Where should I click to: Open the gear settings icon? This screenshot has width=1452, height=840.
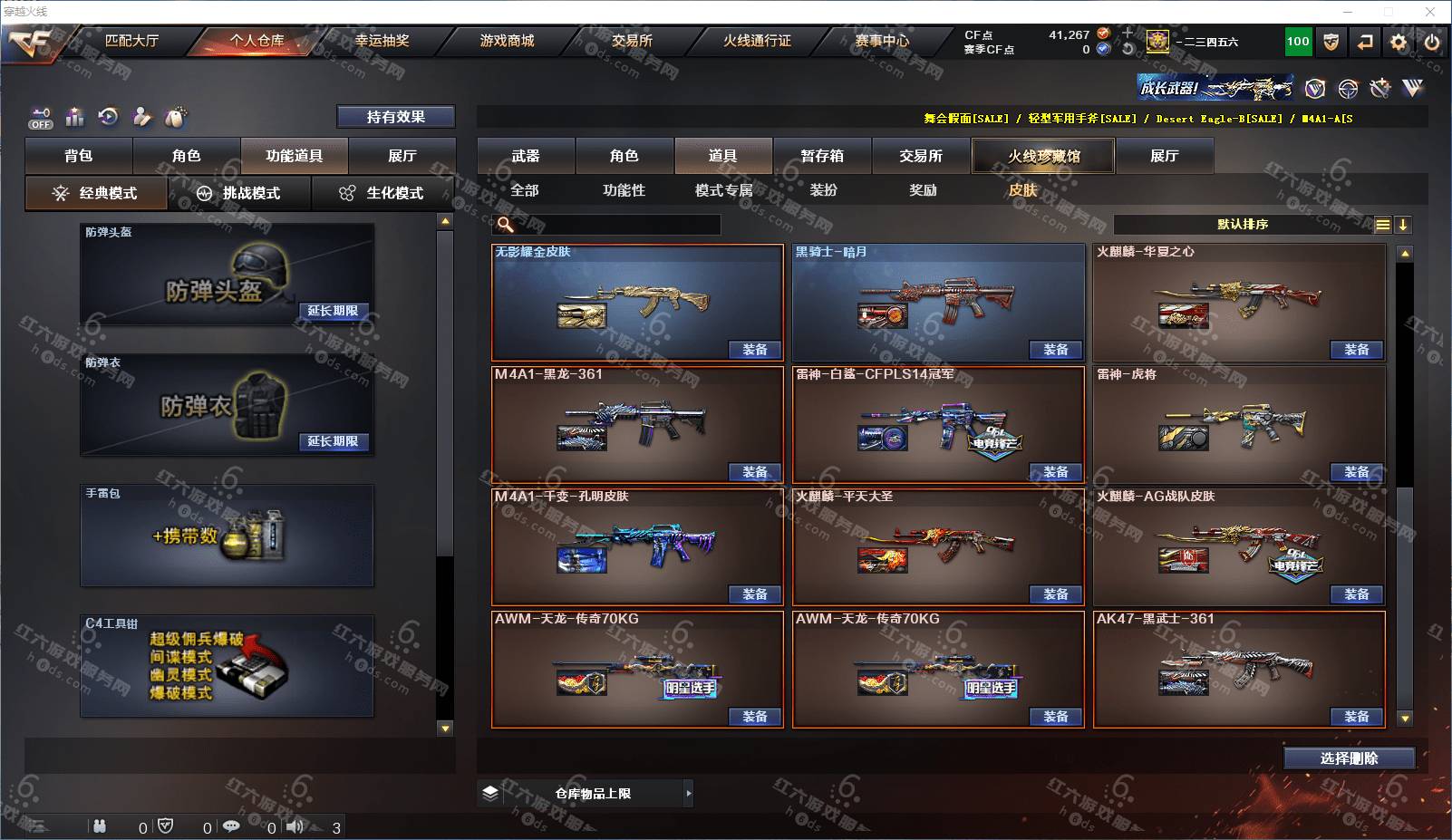tap(1399, 42)
